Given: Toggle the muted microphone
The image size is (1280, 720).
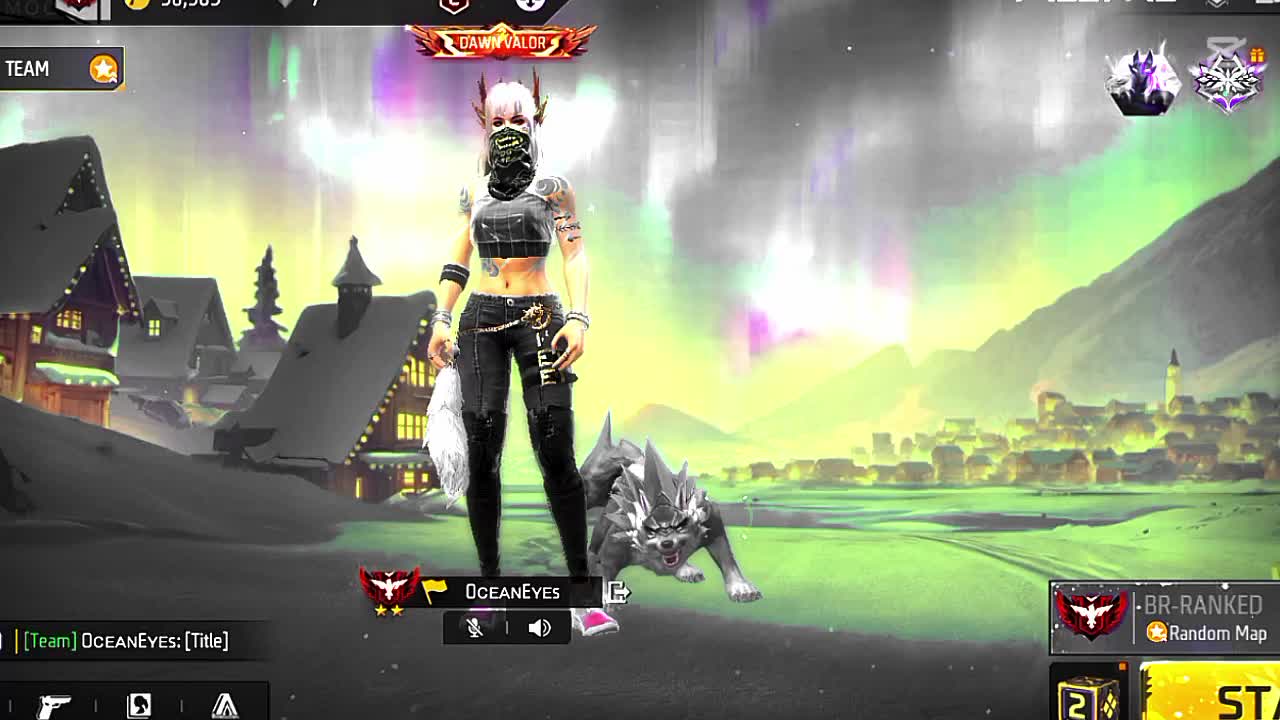Looking at the screenshot, I should click(x=475, y=628).
